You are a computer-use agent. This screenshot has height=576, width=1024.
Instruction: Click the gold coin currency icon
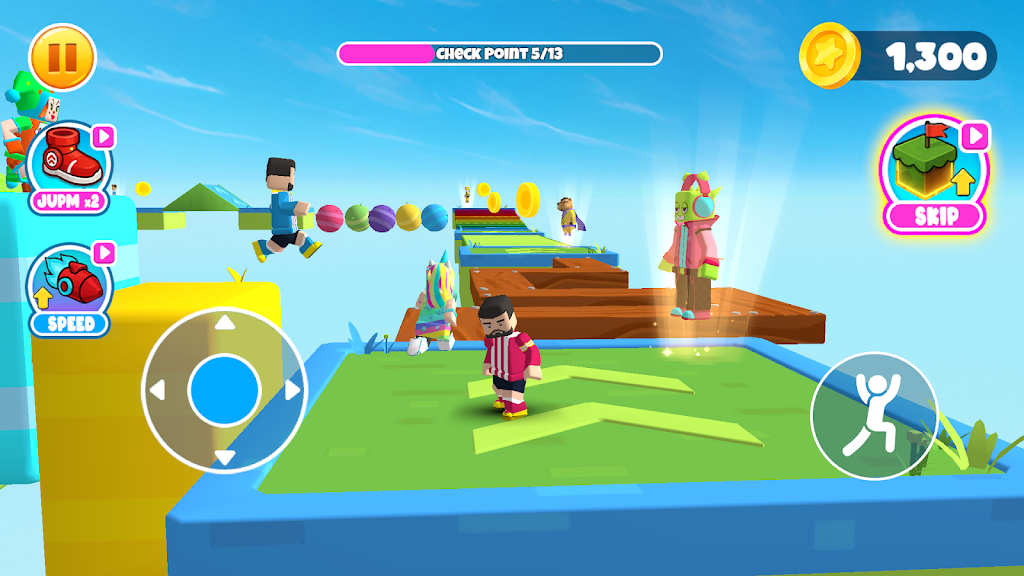830,56
